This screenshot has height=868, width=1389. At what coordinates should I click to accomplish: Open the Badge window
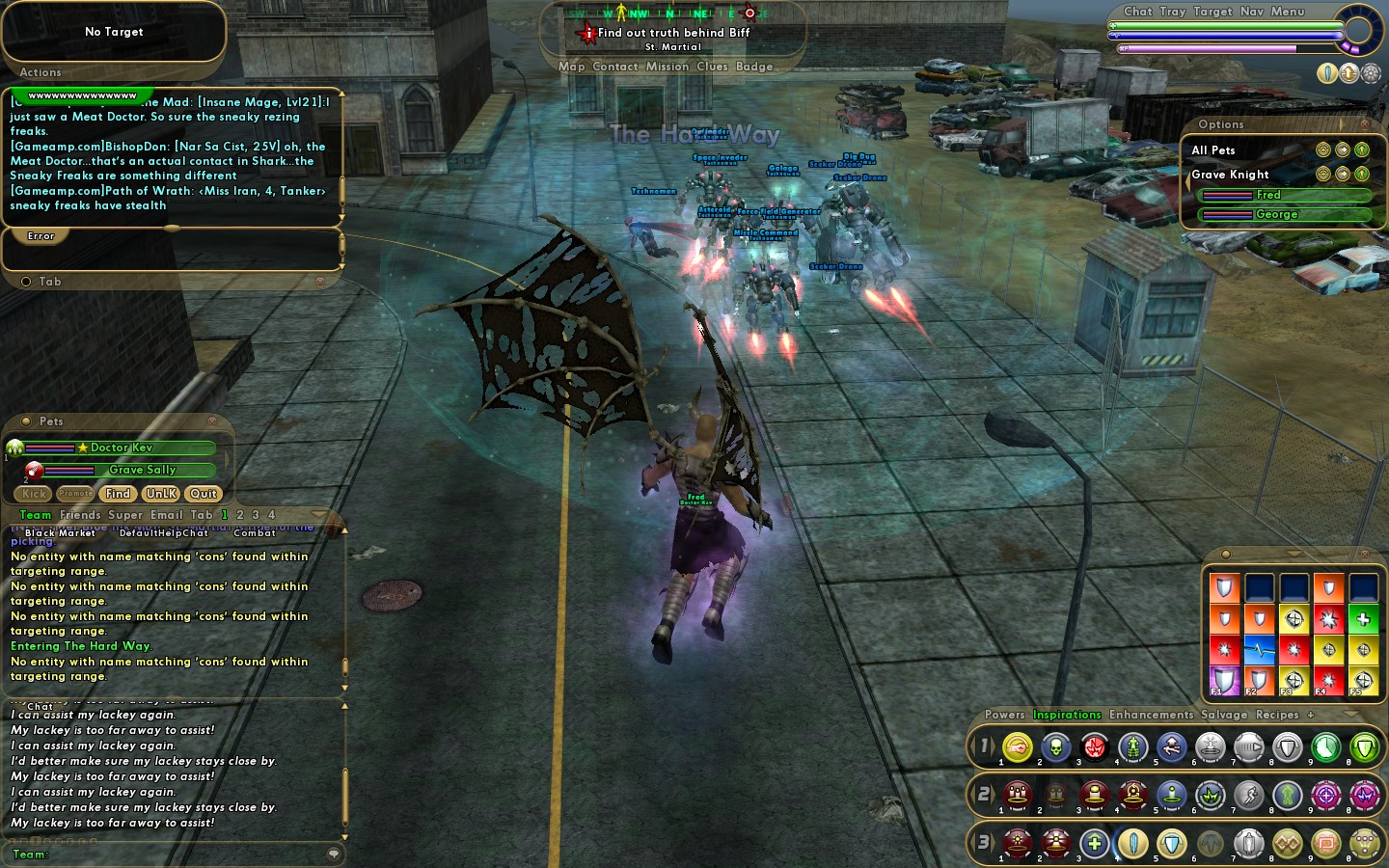point(754,67)
